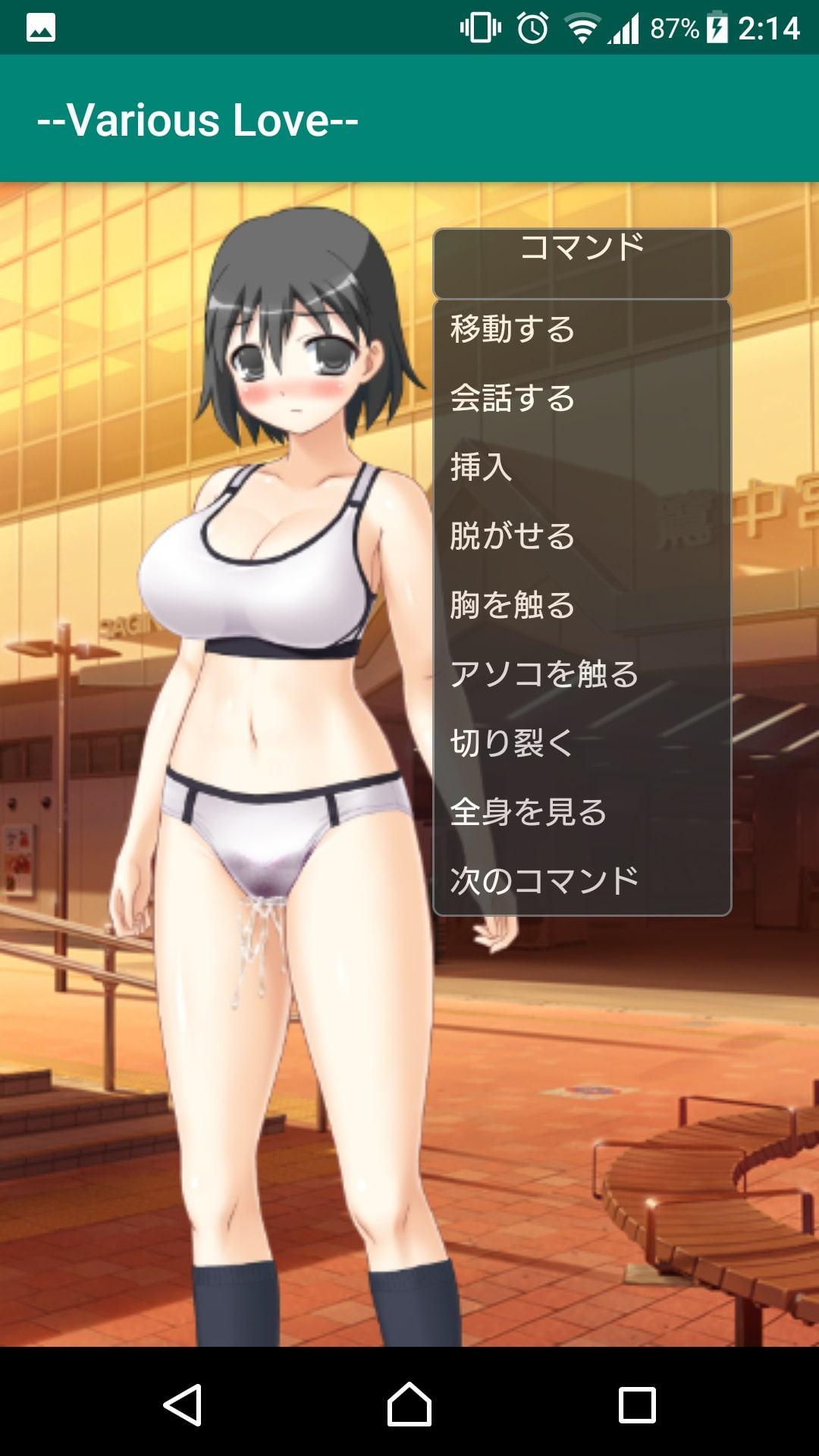Open 次のコマンド for more commands
The height and width of the screenshot is (1456, 819).
tap(544, 880)
